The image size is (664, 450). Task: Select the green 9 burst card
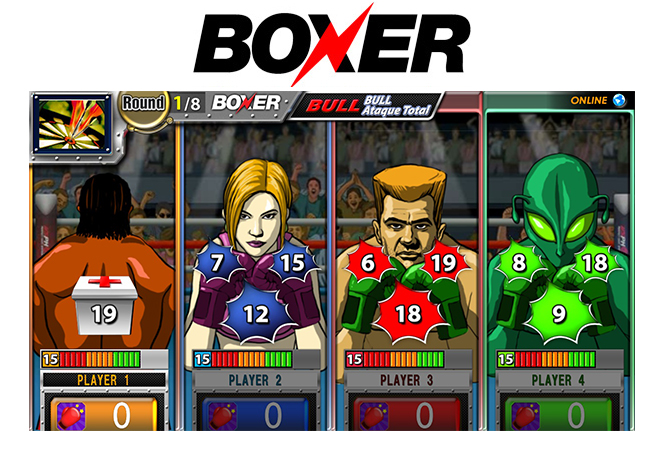558,313
